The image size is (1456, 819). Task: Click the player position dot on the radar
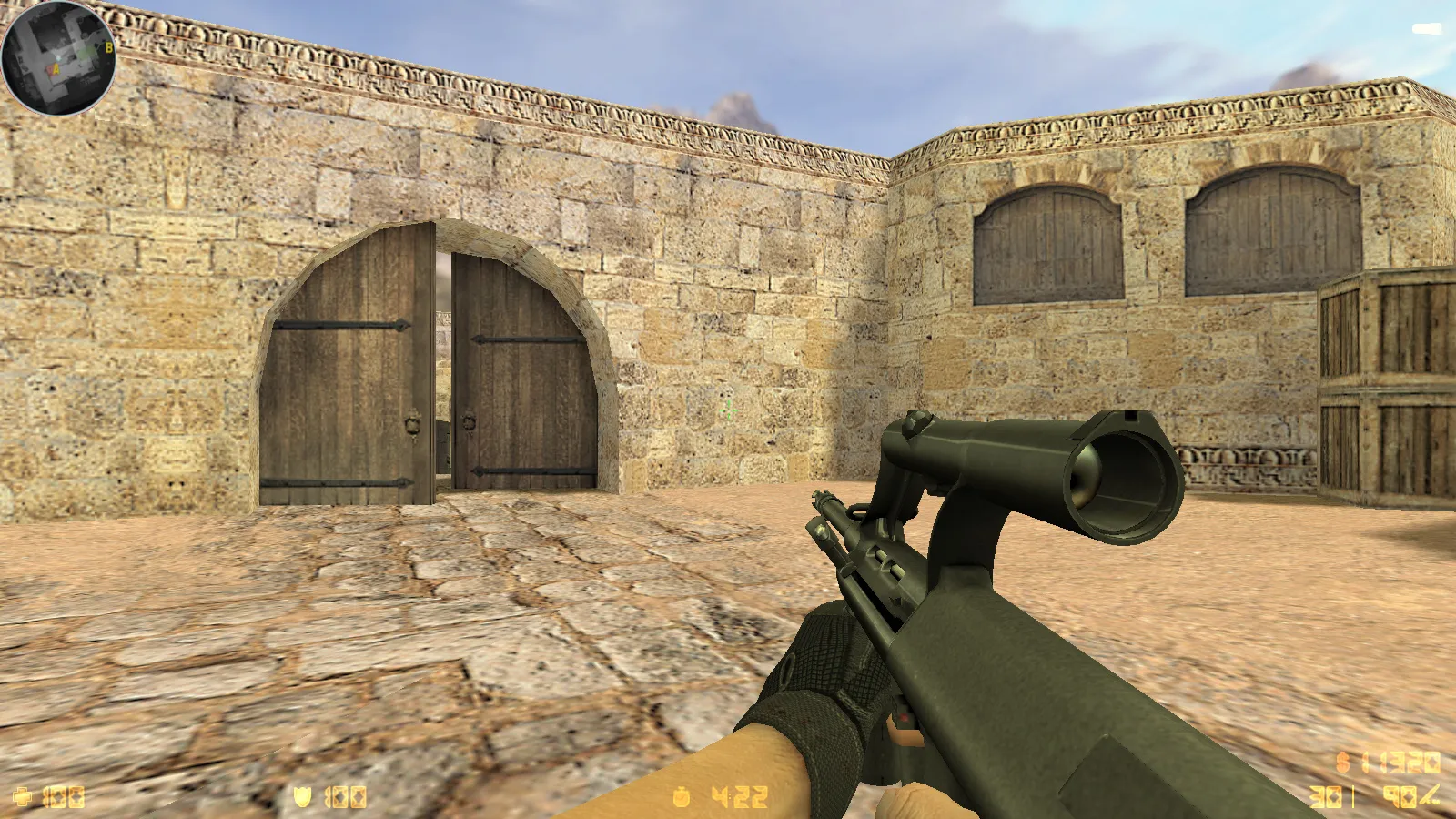pyautogui.click(x=58, y=56)
